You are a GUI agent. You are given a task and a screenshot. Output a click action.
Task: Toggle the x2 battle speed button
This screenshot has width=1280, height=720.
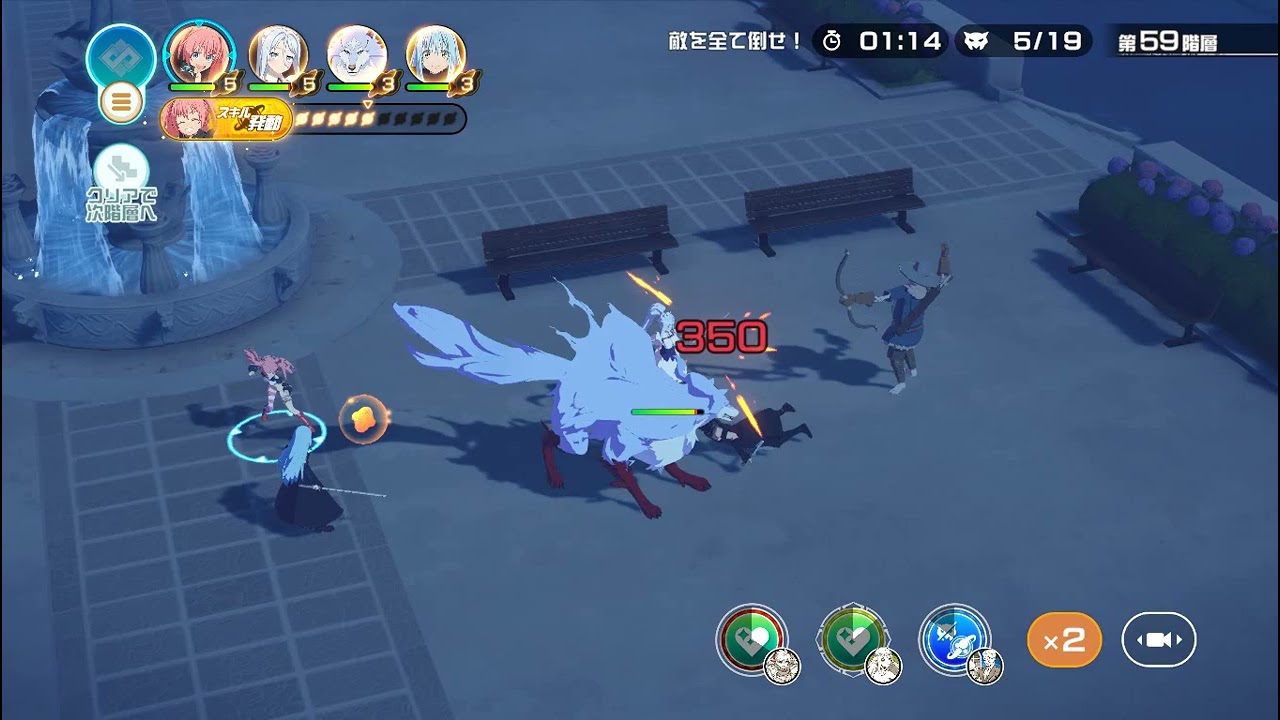click(1064, 639)
